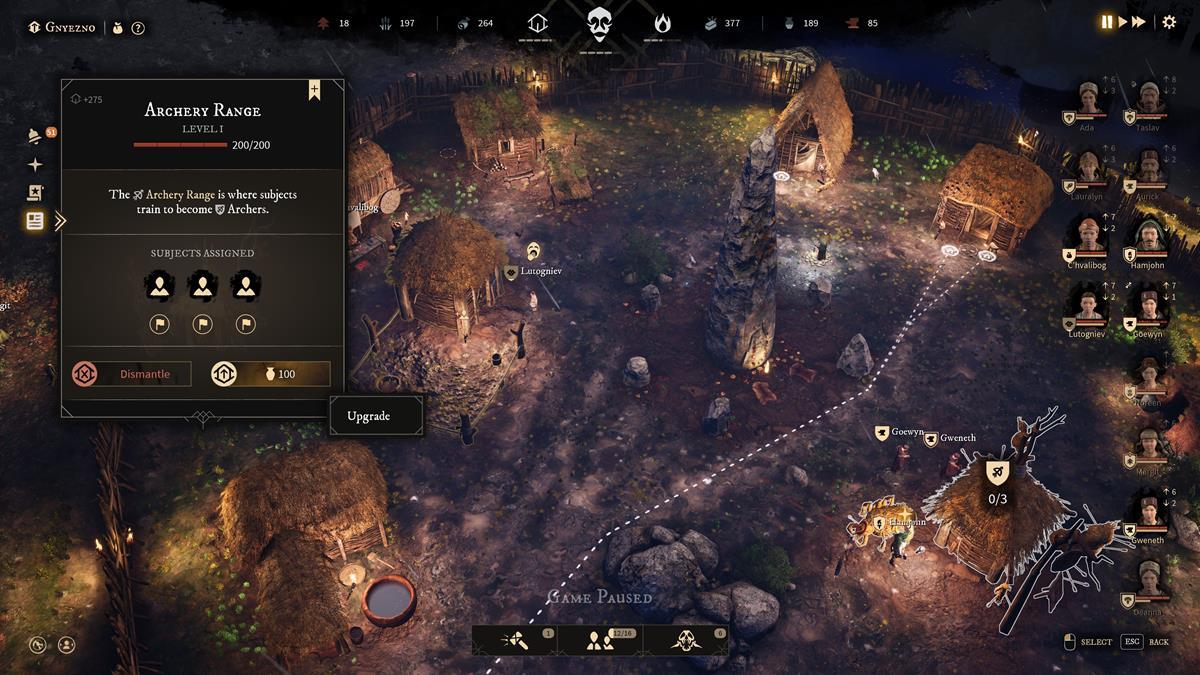Select the Gnyezno settlement name
Screen dimensions: 1200x675
(70, 27)
